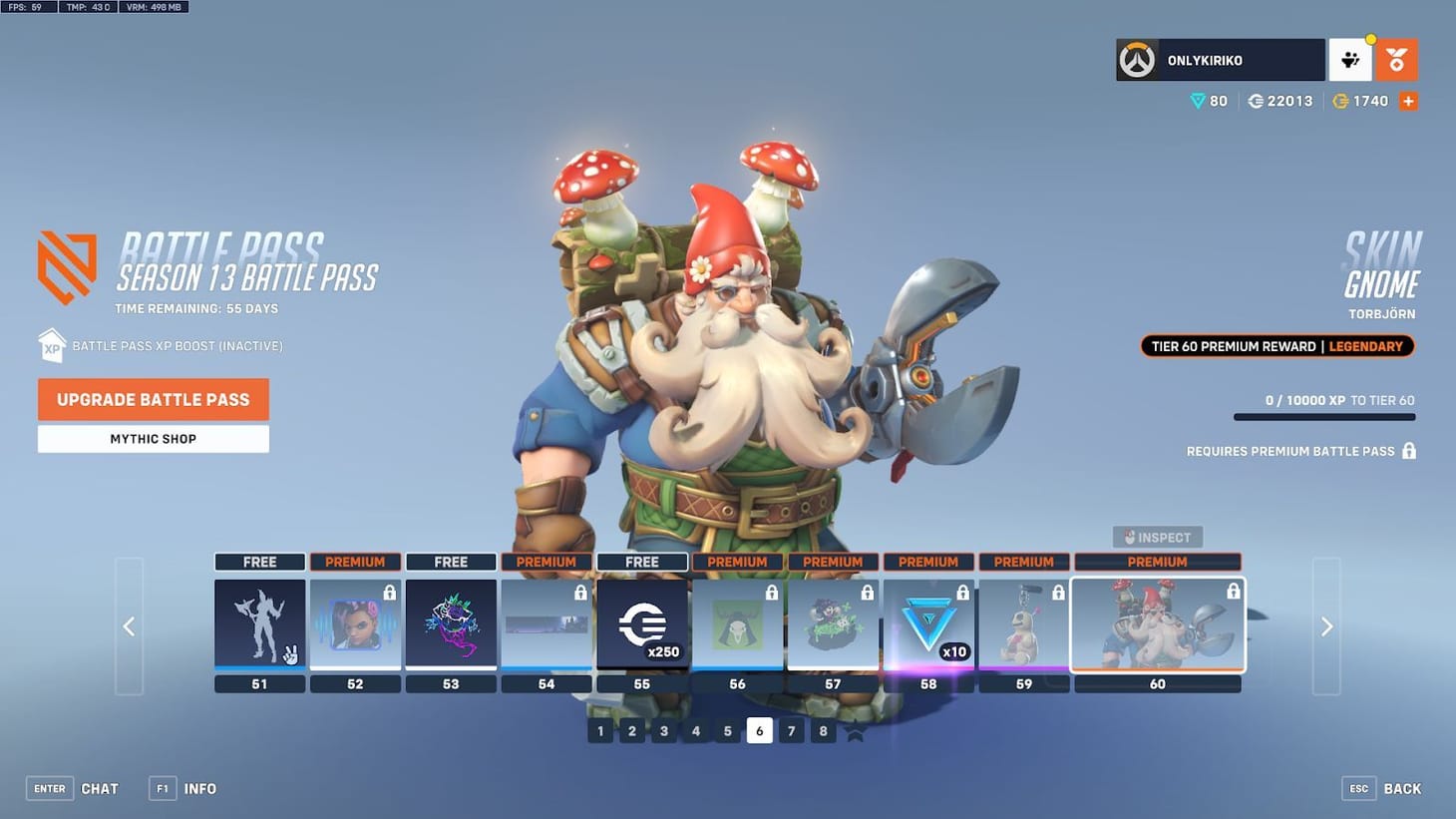Select the tier 55 x250 credits reward thumbnail
This screenshot has width=1456, height=819.
642,625
